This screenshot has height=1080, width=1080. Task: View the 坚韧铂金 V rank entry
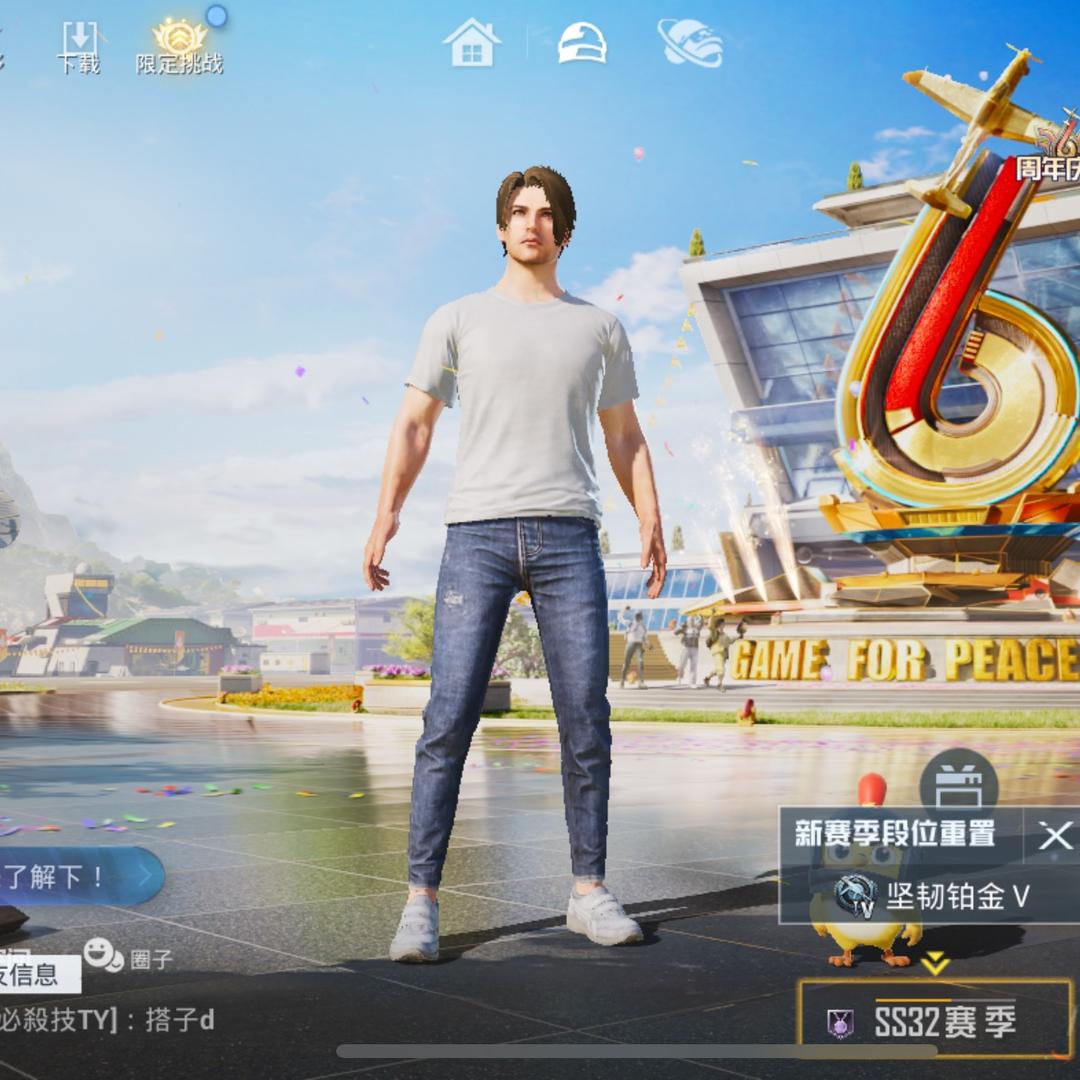pos(930,895)
